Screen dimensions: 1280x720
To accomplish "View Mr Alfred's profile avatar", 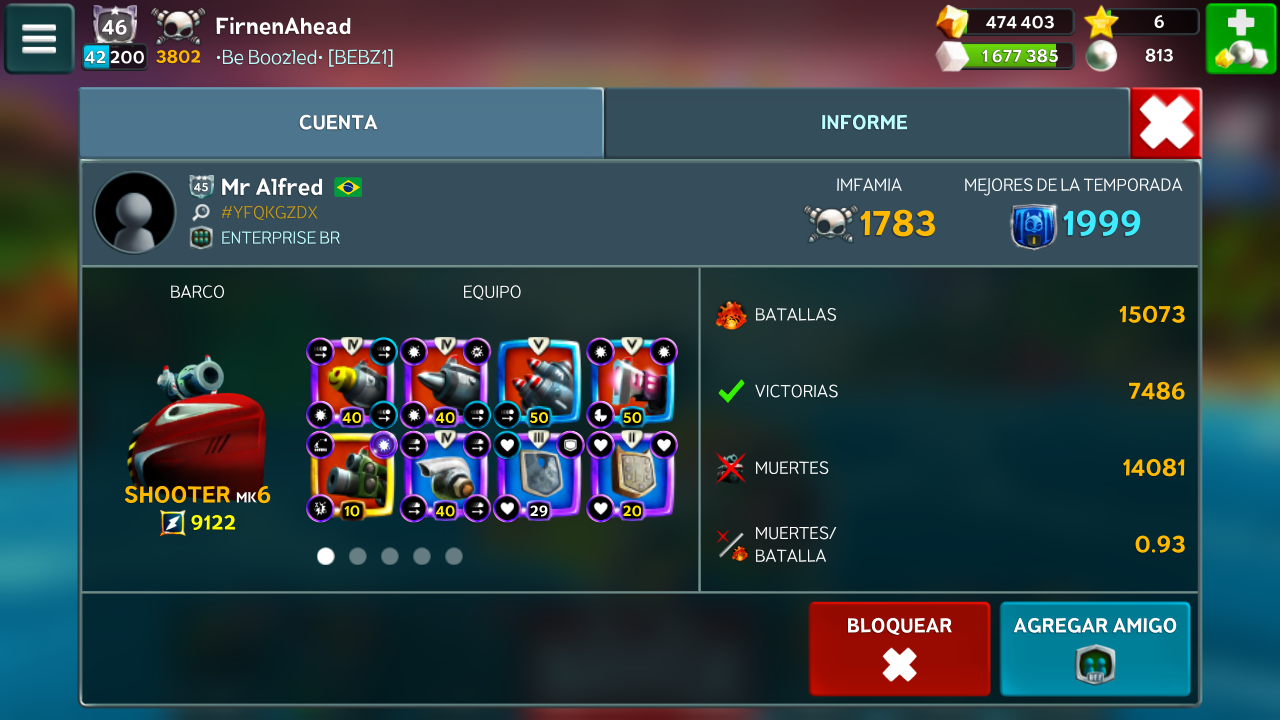I will click(x=134, y=212).
